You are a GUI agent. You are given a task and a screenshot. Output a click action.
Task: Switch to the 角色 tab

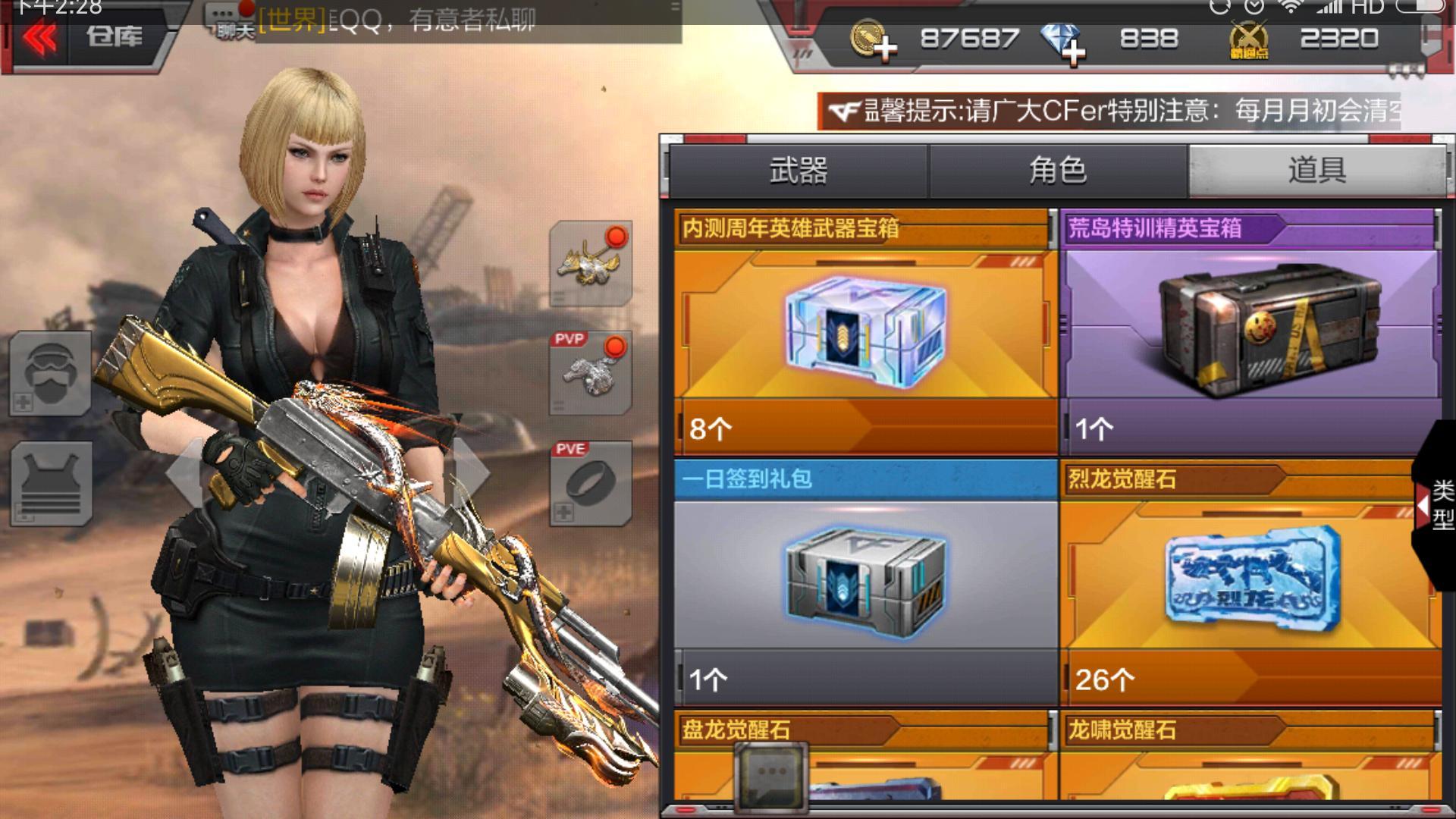point(1058,171)
